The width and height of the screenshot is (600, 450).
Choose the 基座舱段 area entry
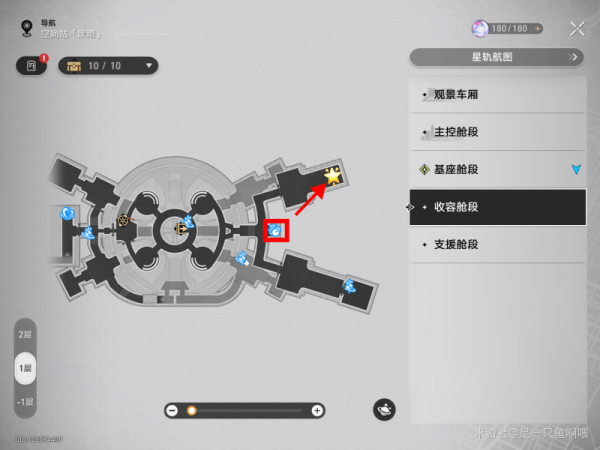click(497, 169)
